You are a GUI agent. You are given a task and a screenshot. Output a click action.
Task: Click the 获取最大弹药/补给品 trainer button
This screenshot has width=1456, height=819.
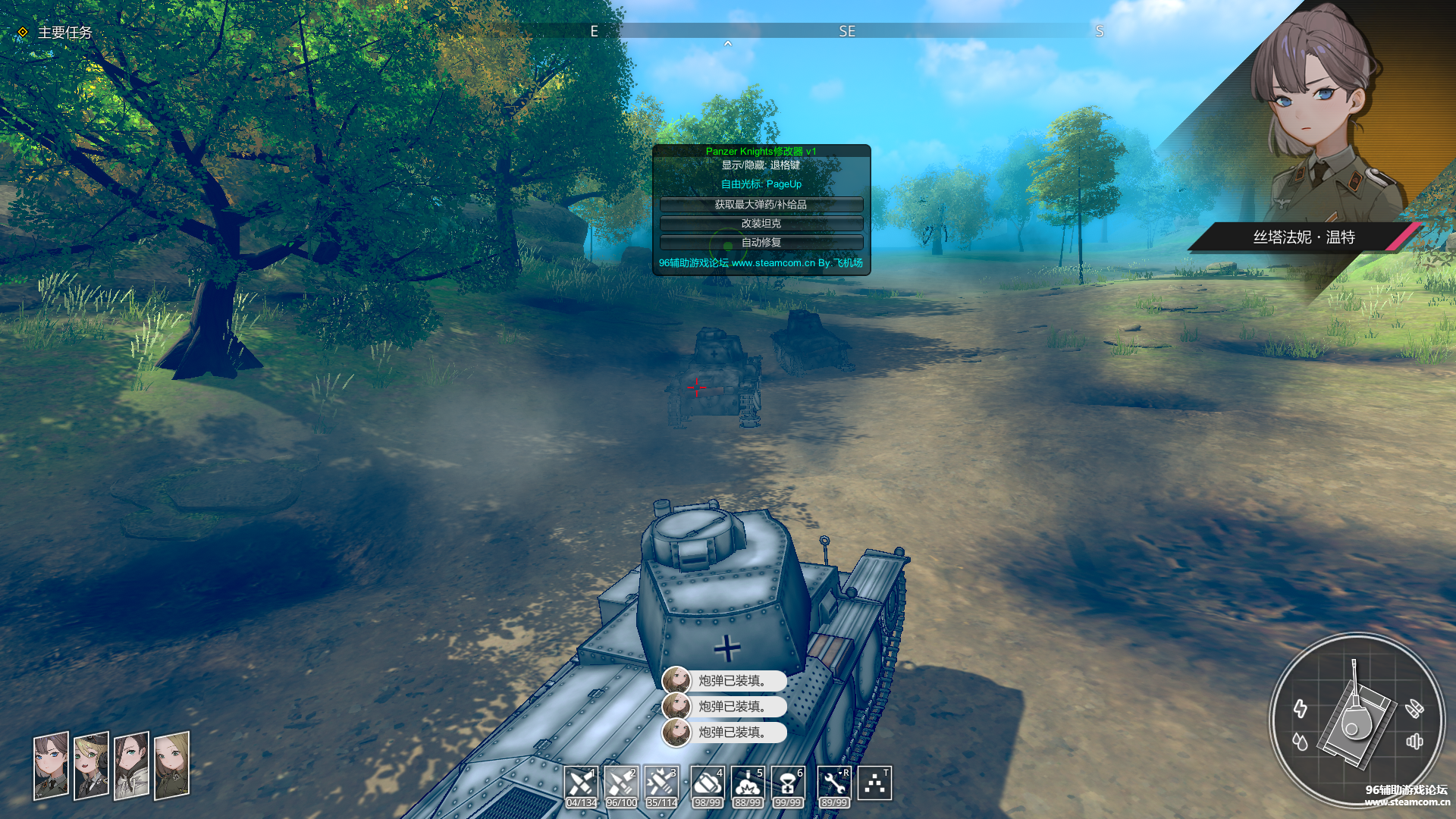coord(761,205)
